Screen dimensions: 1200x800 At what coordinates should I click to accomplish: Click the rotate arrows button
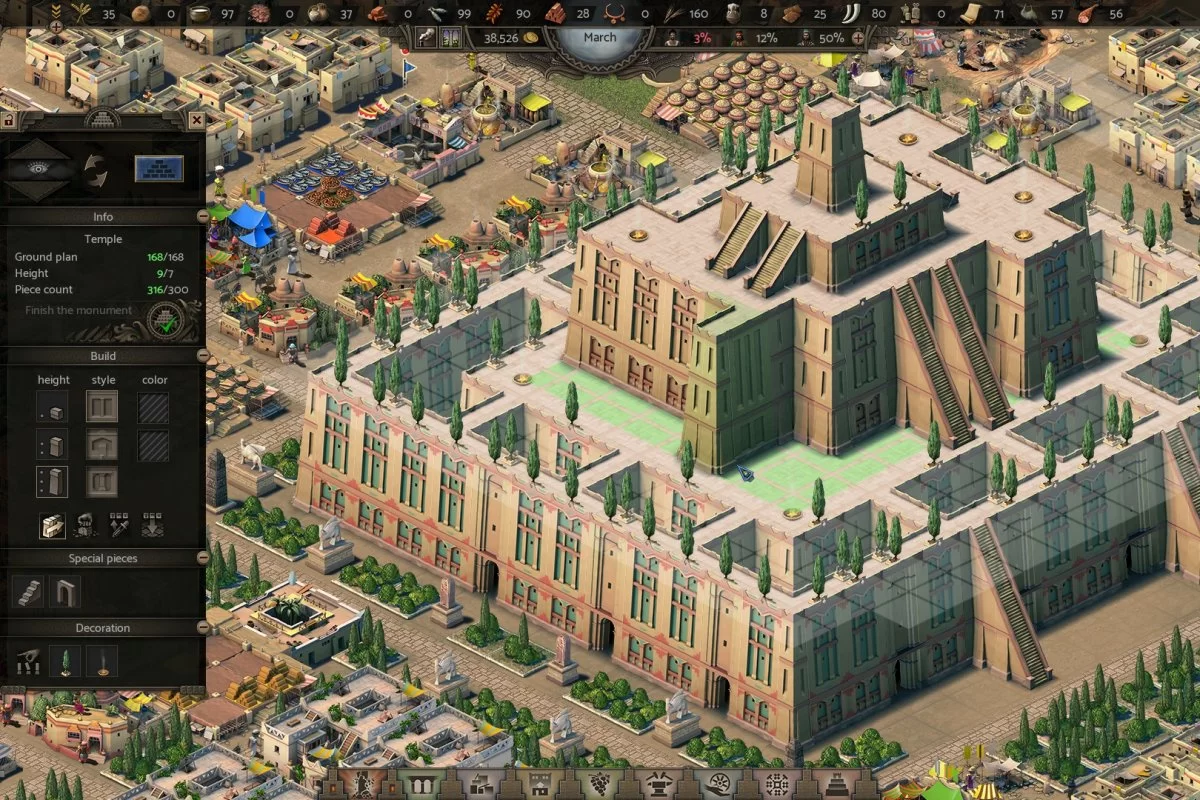tap(95, 168)
